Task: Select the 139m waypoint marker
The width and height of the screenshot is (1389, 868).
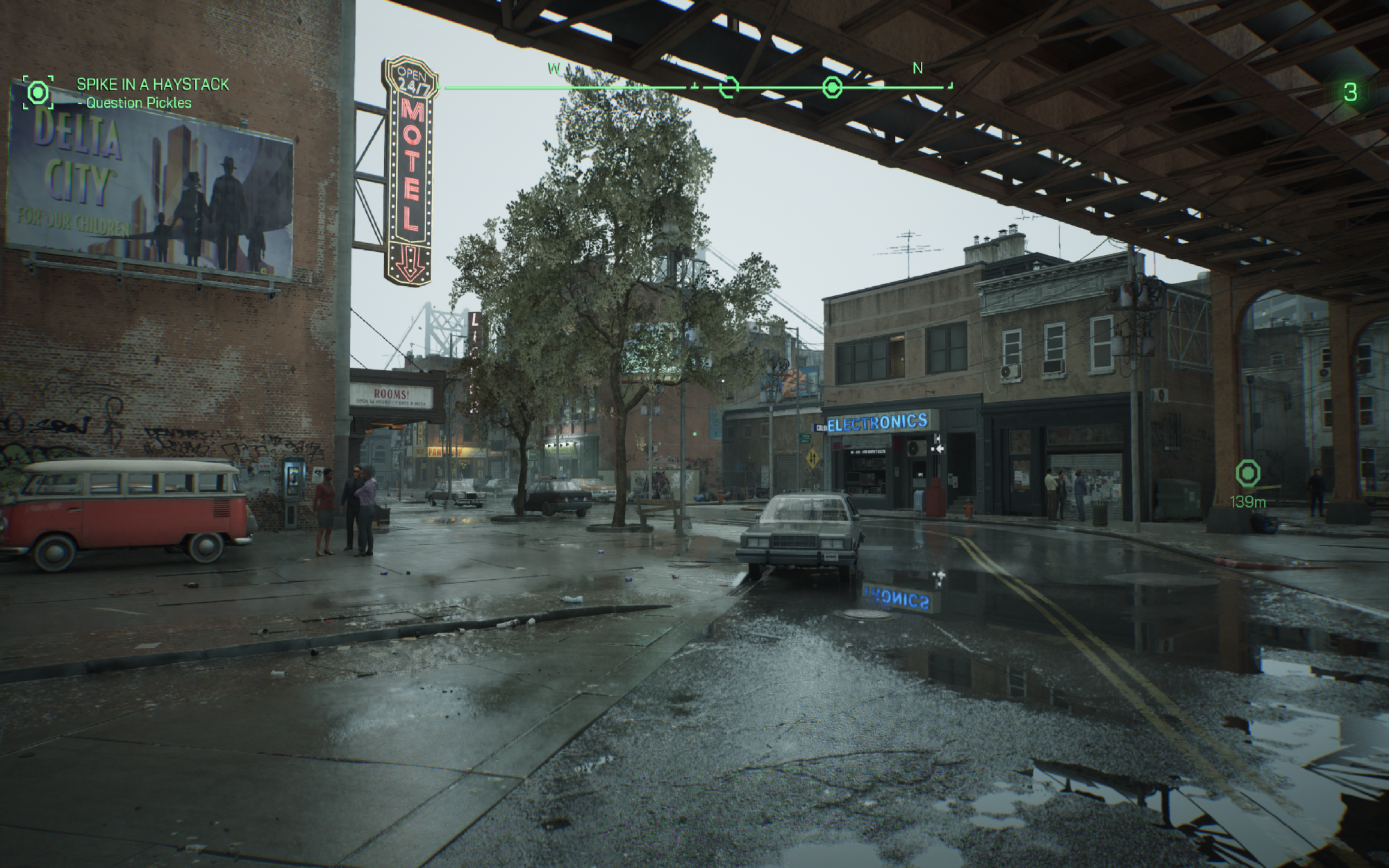Action: click(1248, 474)
